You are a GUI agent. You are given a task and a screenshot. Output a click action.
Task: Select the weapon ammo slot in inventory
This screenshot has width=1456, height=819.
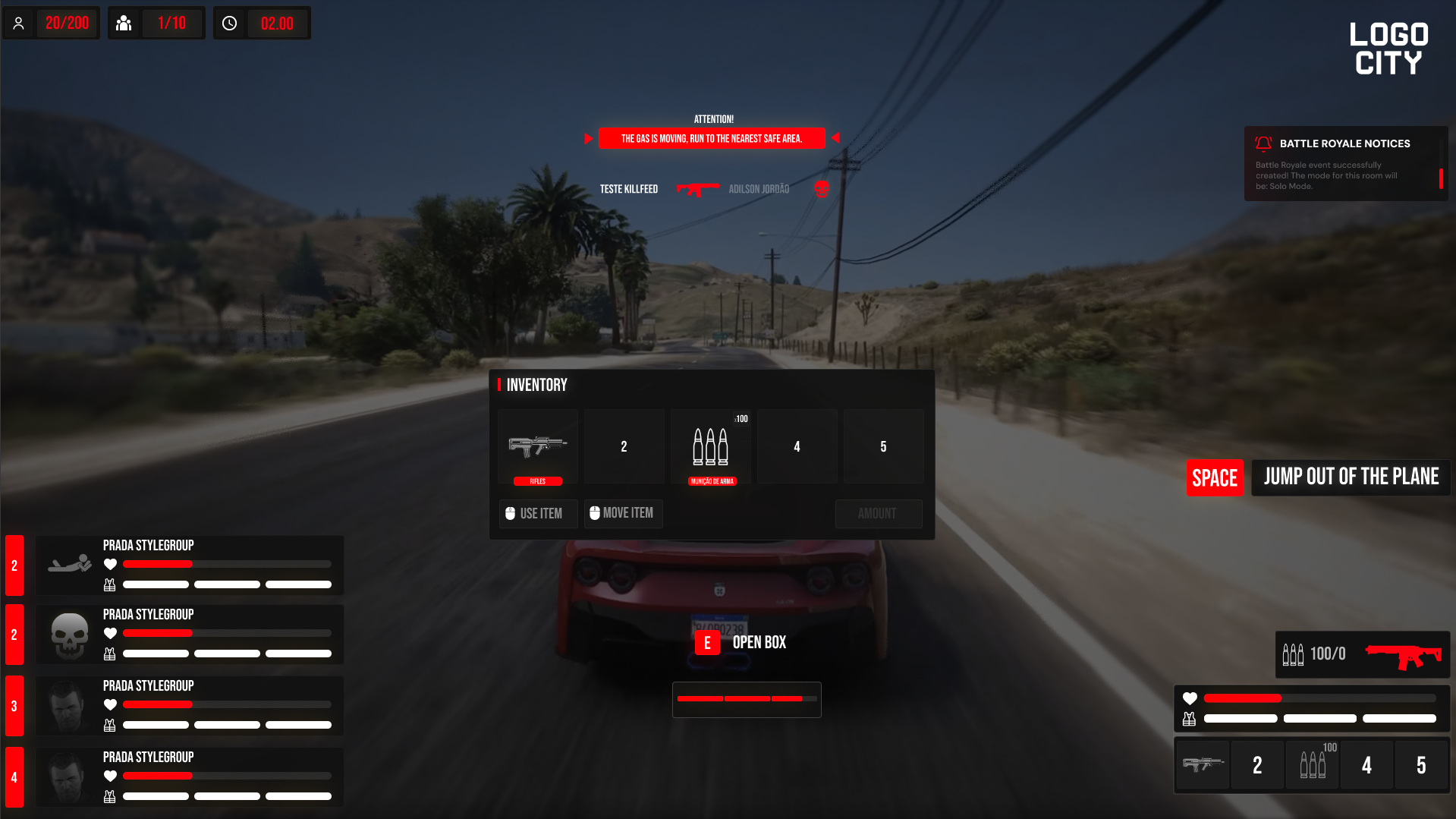(x=711, y=446)
